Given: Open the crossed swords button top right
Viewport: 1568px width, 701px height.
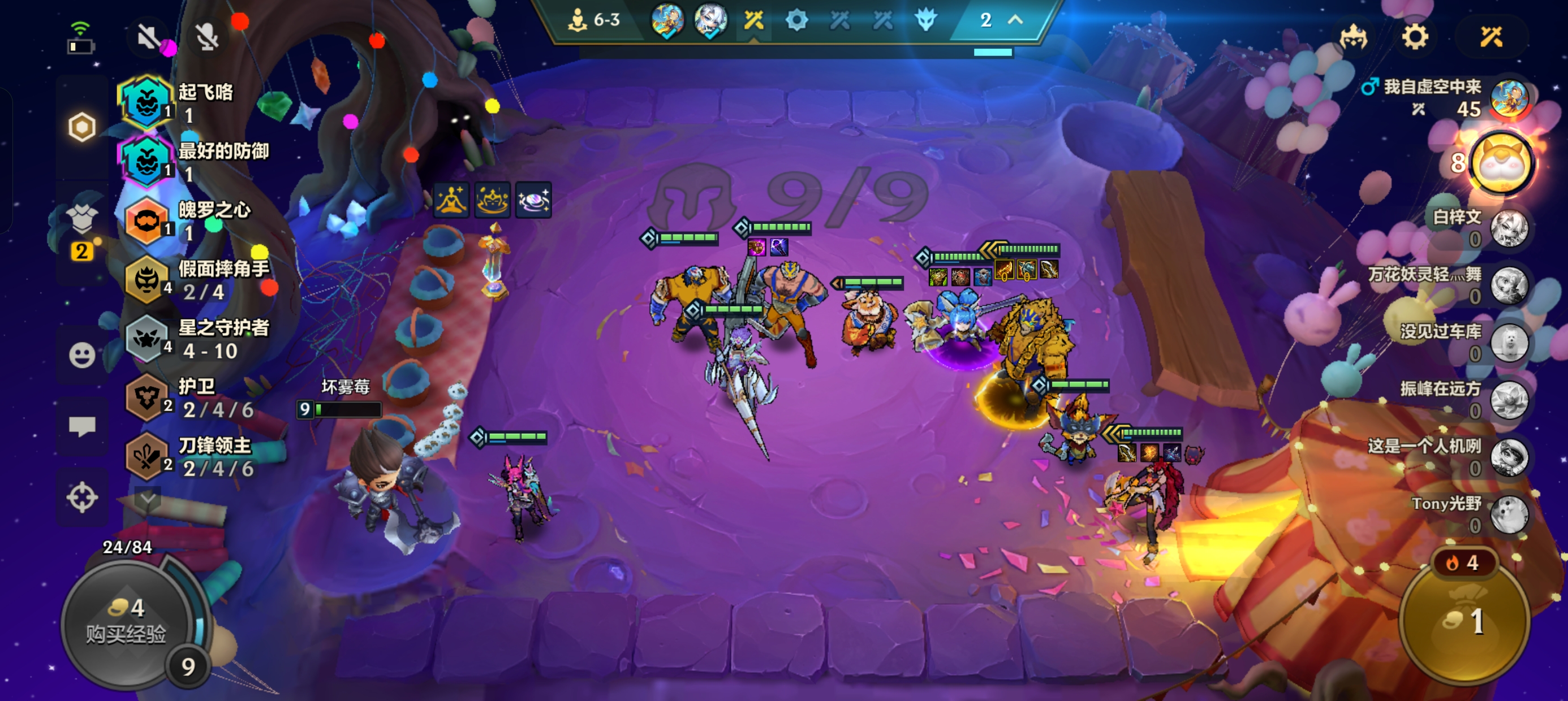Looking at the screenshot, I should 1491,38.
